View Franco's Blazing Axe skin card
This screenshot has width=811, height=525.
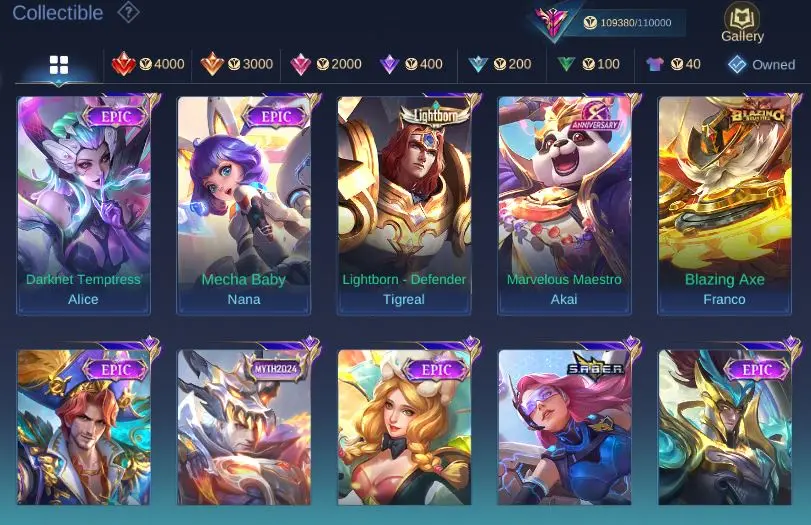724,205
